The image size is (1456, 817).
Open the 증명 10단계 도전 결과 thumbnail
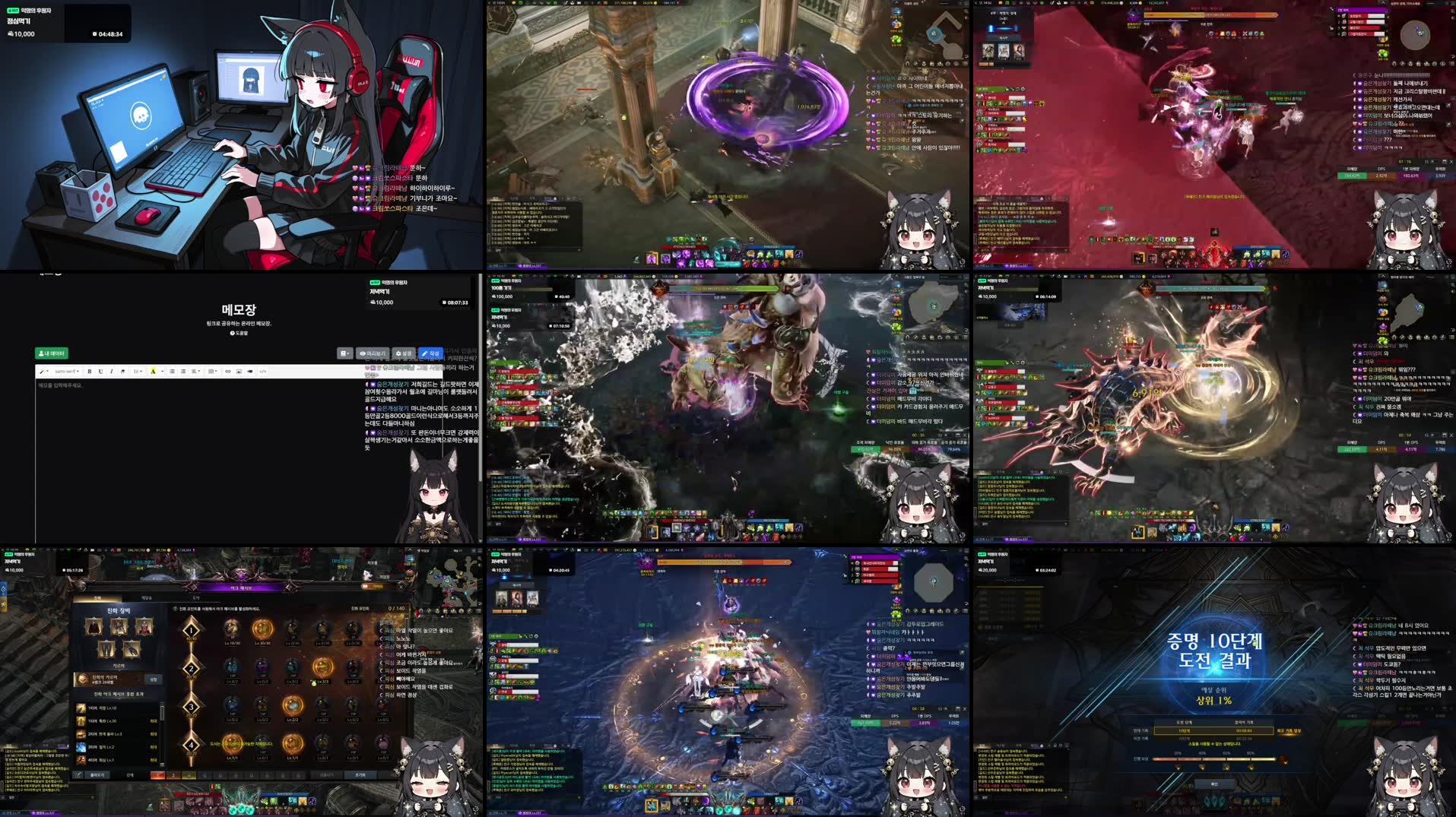[x=1214, y=682]
